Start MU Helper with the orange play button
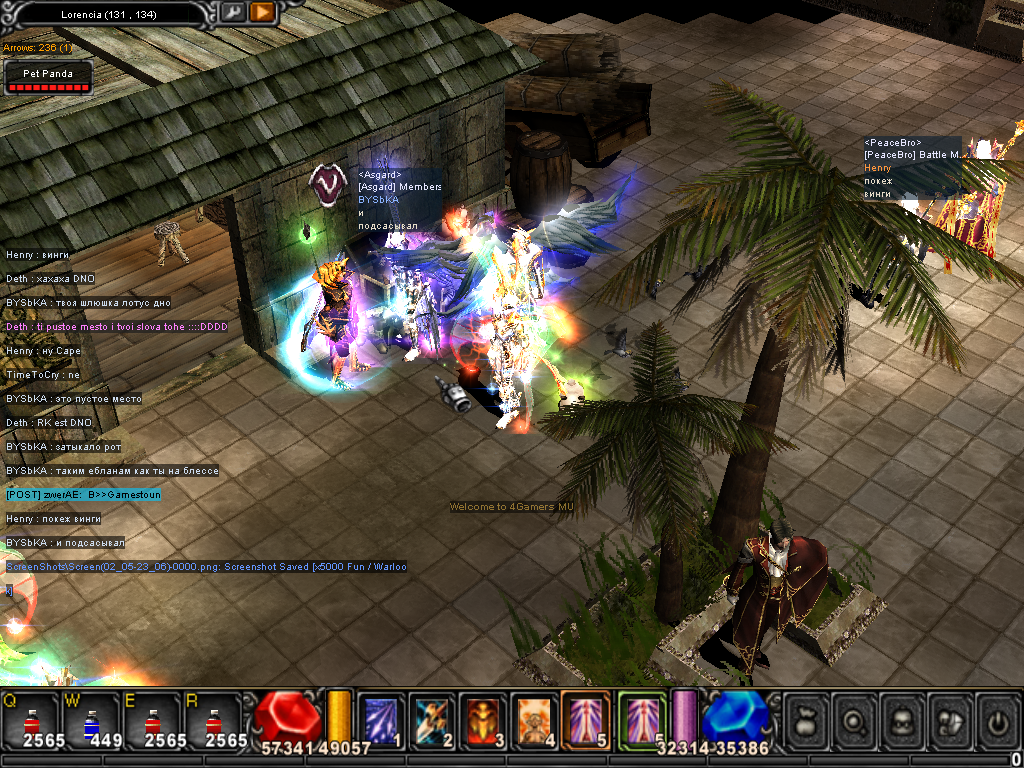This screenshot has width=1024, height=768. click(x=263, y=12)
